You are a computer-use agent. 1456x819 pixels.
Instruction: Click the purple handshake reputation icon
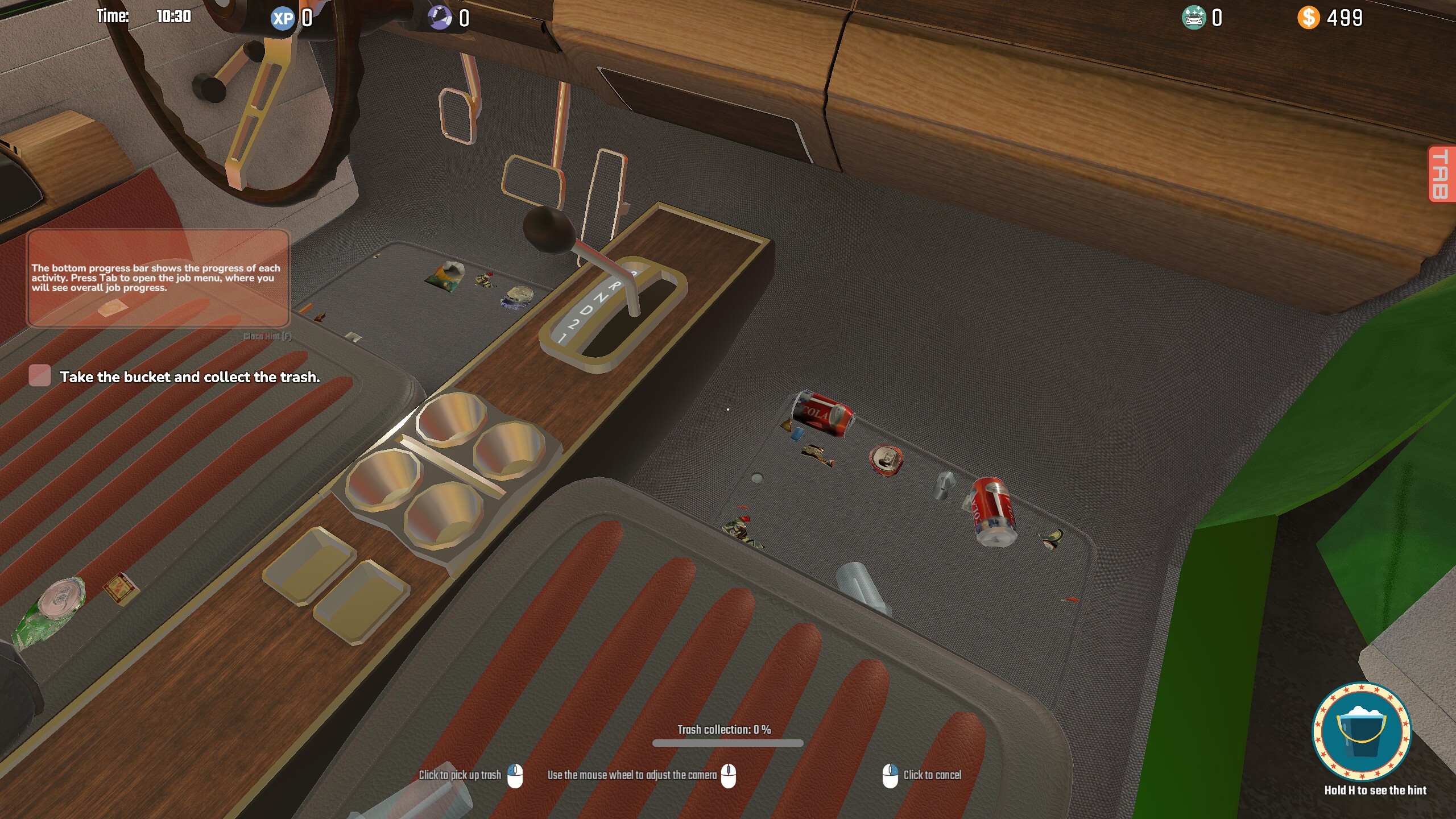coord(438,17)
